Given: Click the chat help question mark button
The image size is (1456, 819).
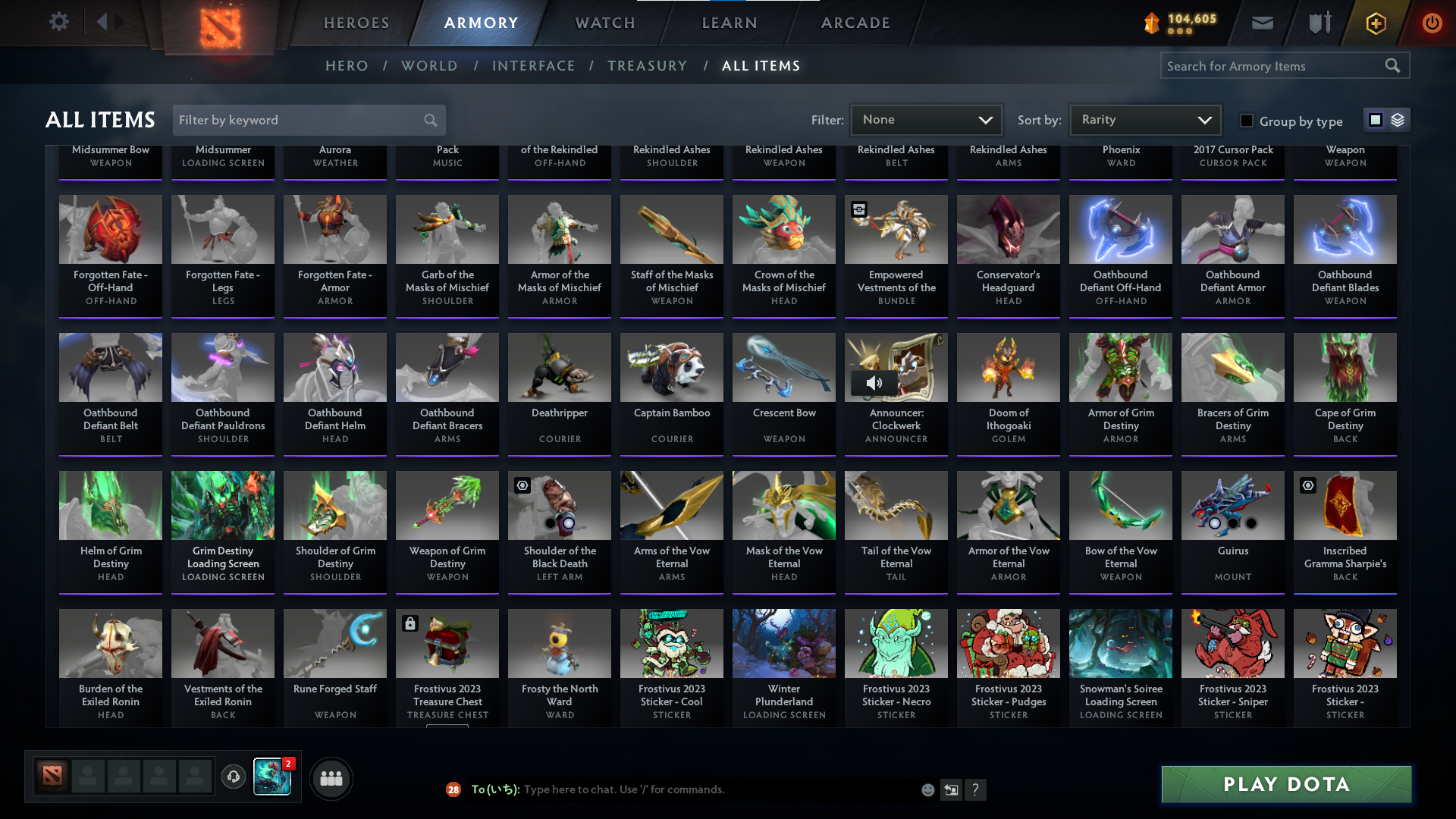Looking at the screenshot, I should pos(976,789).
